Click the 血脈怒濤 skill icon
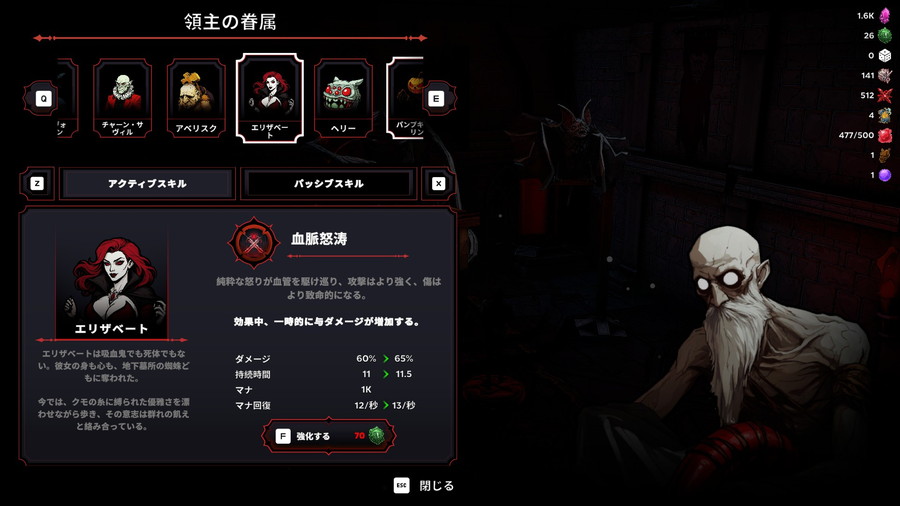This screenshot has height=506, width=900. pos(254,242)
